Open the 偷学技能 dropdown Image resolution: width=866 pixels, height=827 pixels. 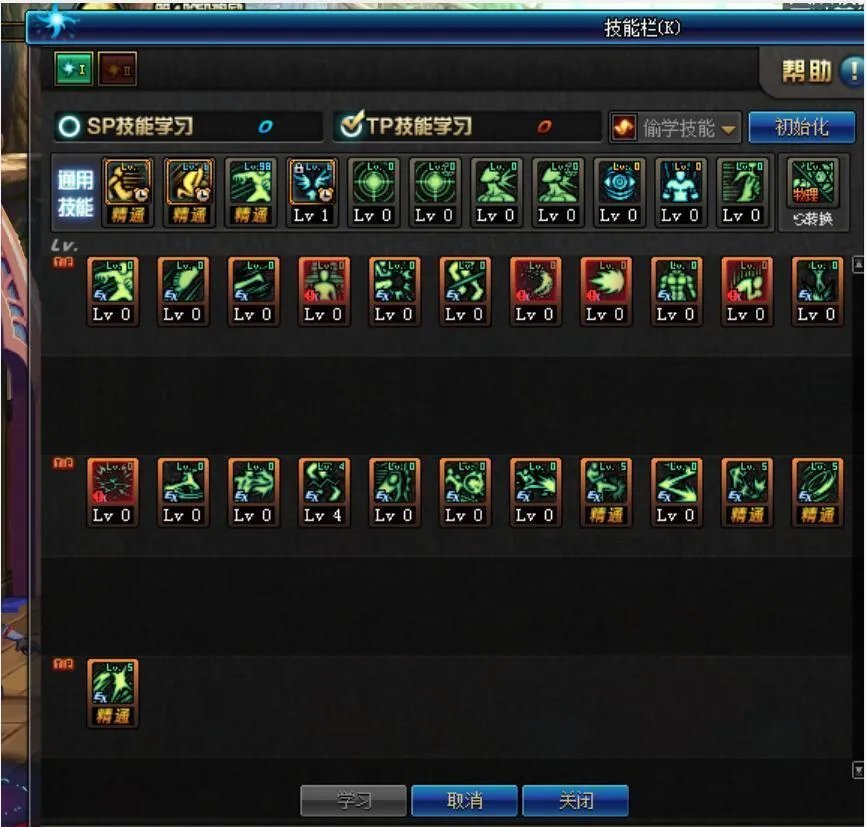(676, 128)
